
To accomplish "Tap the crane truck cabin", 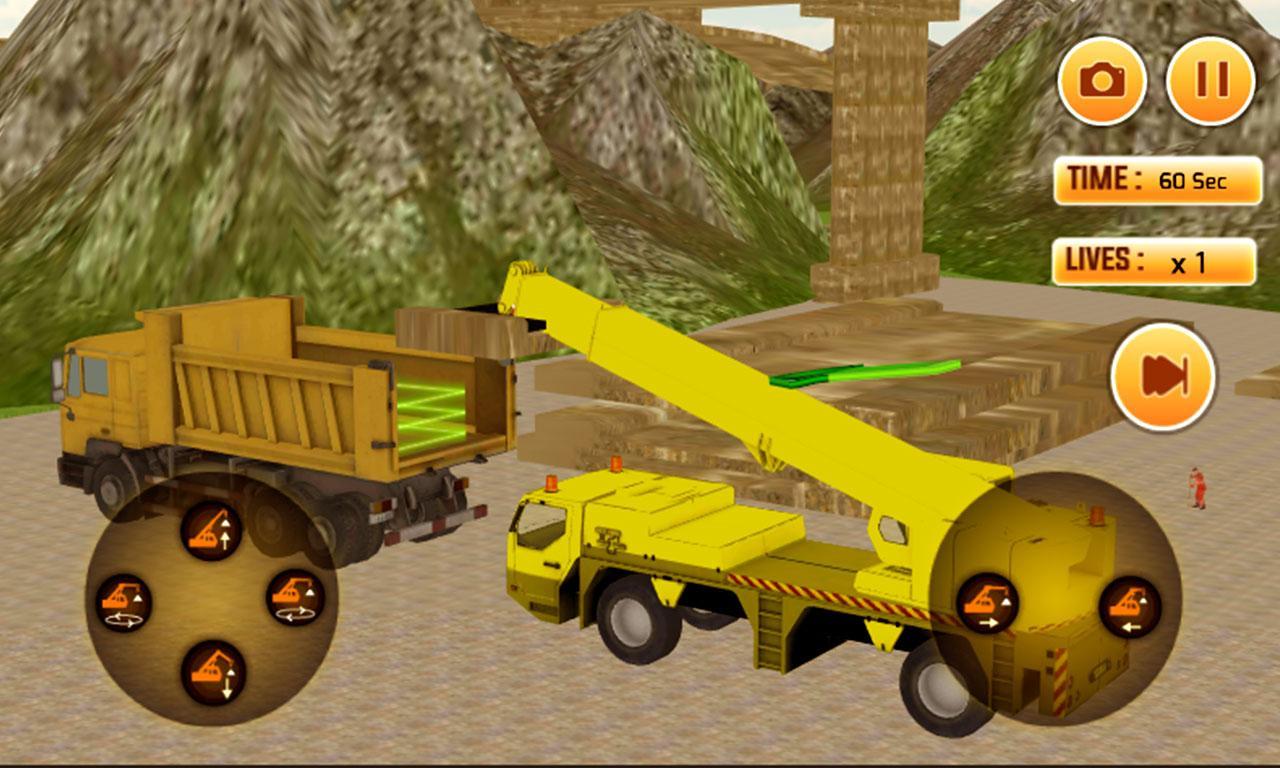I will click(x=545, y=545).
